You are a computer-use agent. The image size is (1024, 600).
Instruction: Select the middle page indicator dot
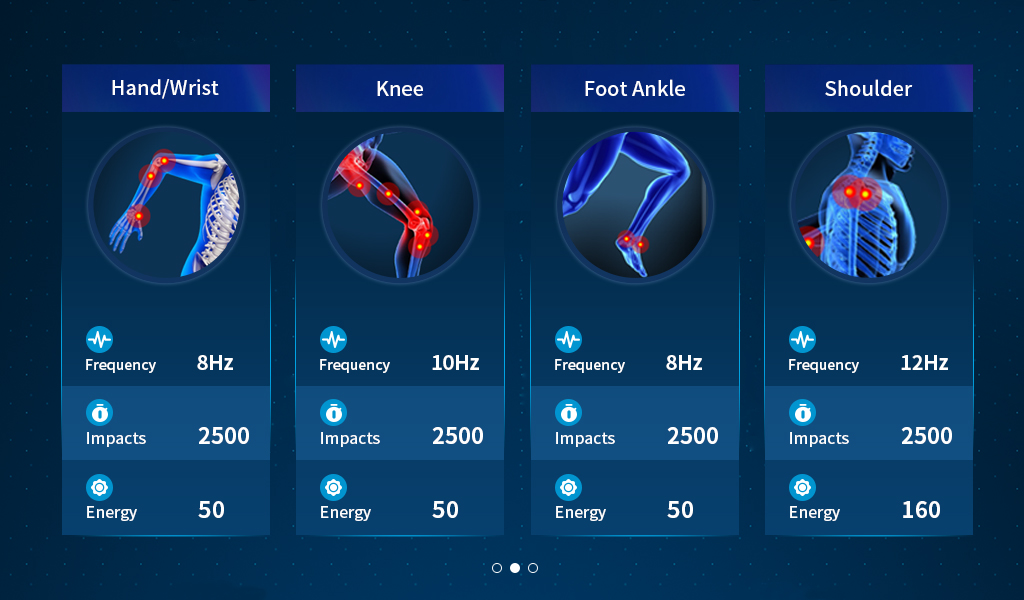click(x=515, y=568)
